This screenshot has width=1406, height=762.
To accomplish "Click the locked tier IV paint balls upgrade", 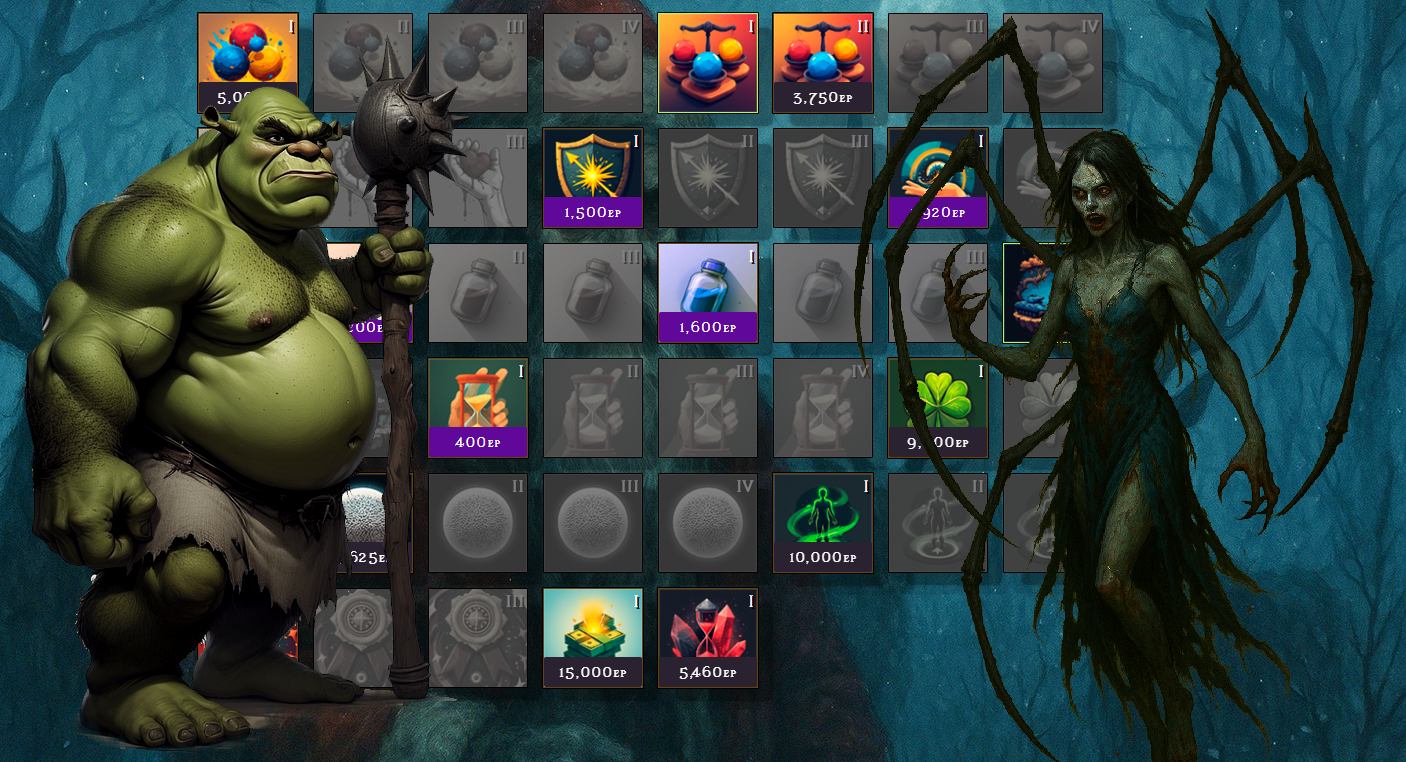I will 592,62.
